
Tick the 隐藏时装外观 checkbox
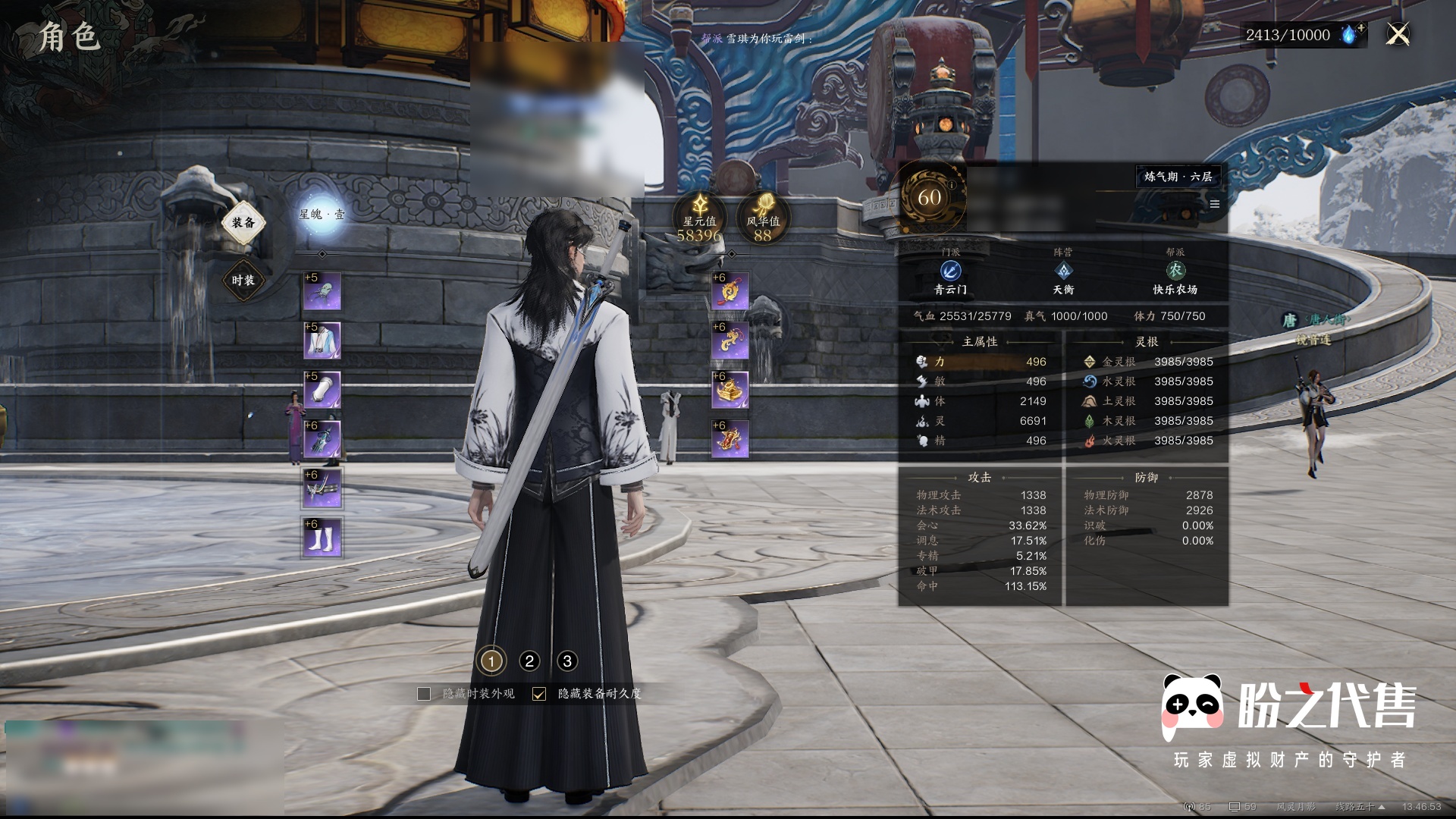click(x=424, y=694)
